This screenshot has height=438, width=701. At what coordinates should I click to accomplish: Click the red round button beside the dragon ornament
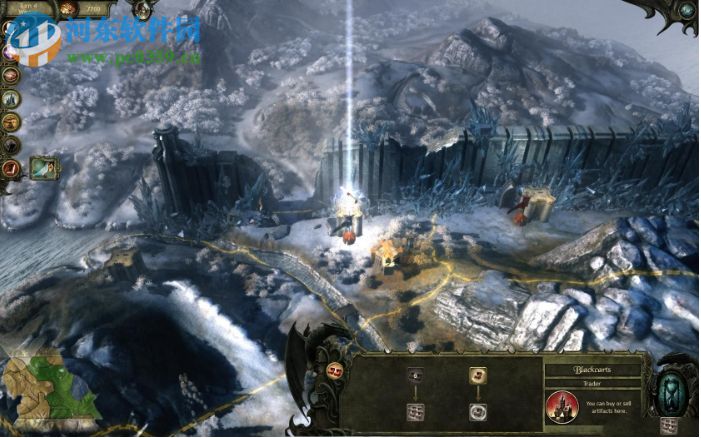333,371
